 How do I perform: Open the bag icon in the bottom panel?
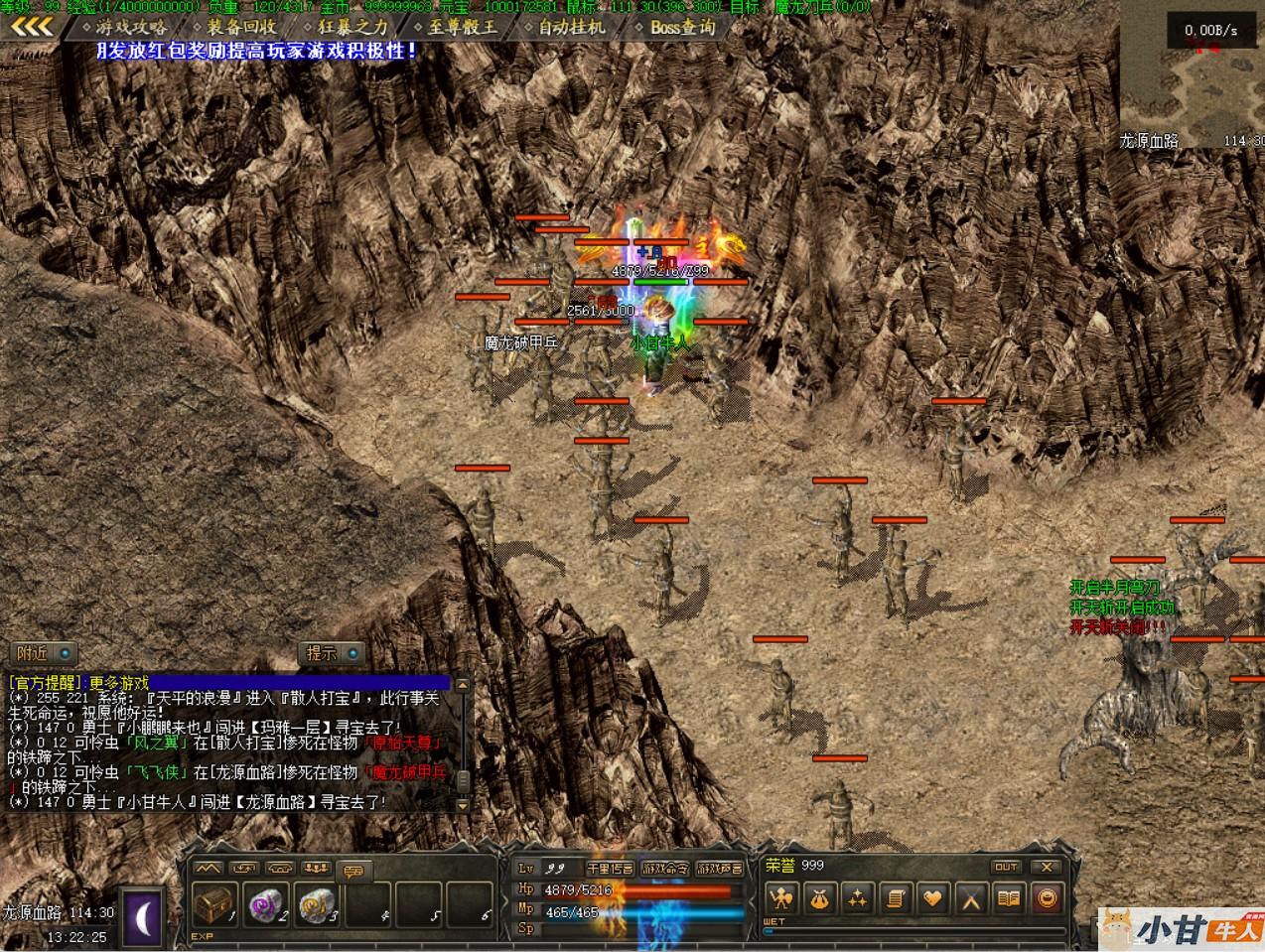[819, 899]
